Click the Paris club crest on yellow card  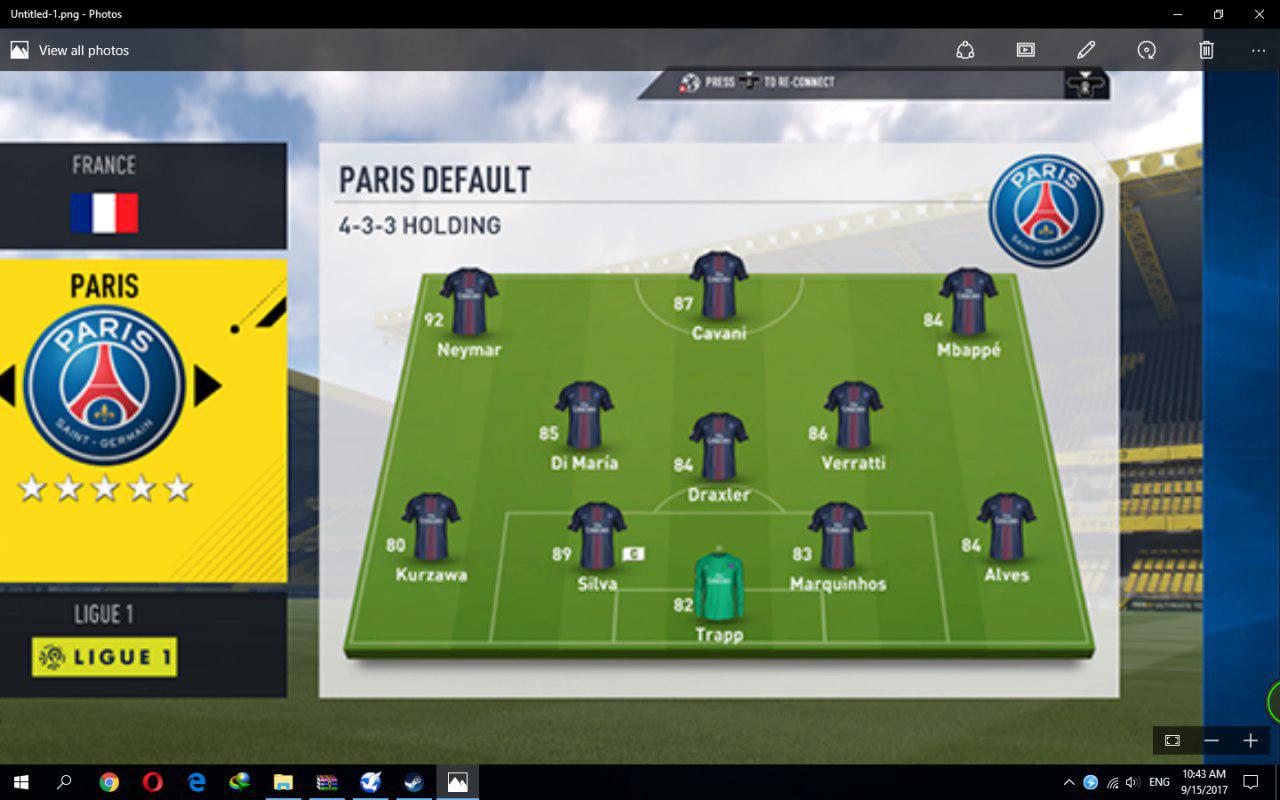click(104, 386)
